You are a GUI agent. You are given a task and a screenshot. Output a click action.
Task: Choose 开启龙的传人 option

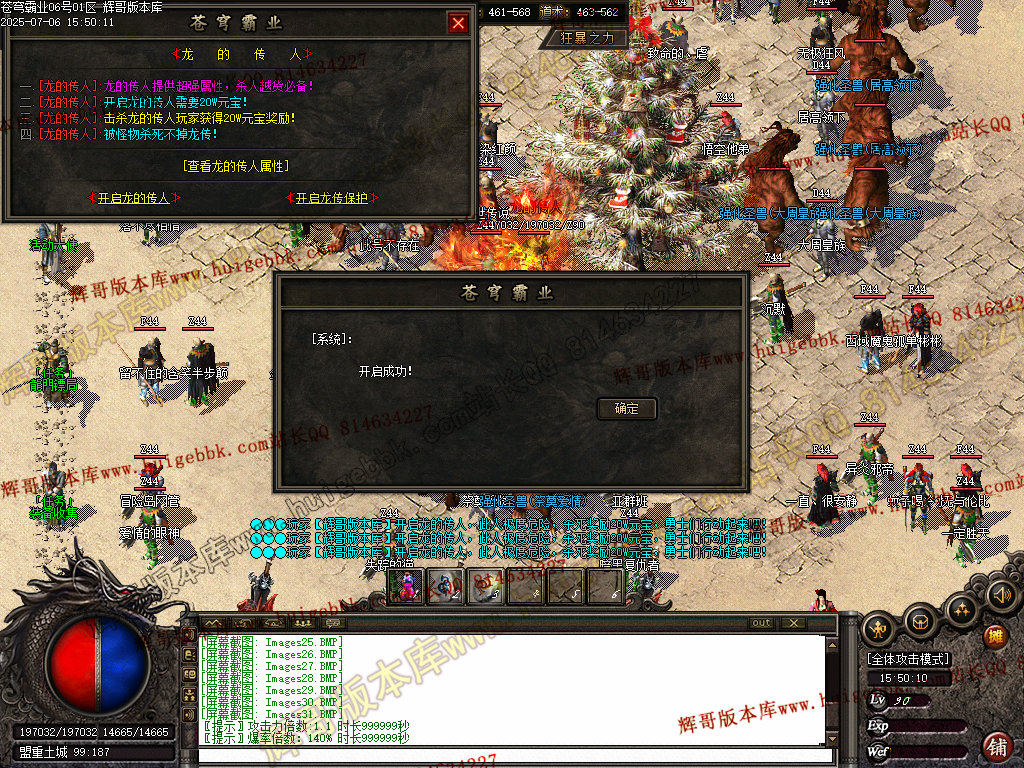tap(133, 198)
